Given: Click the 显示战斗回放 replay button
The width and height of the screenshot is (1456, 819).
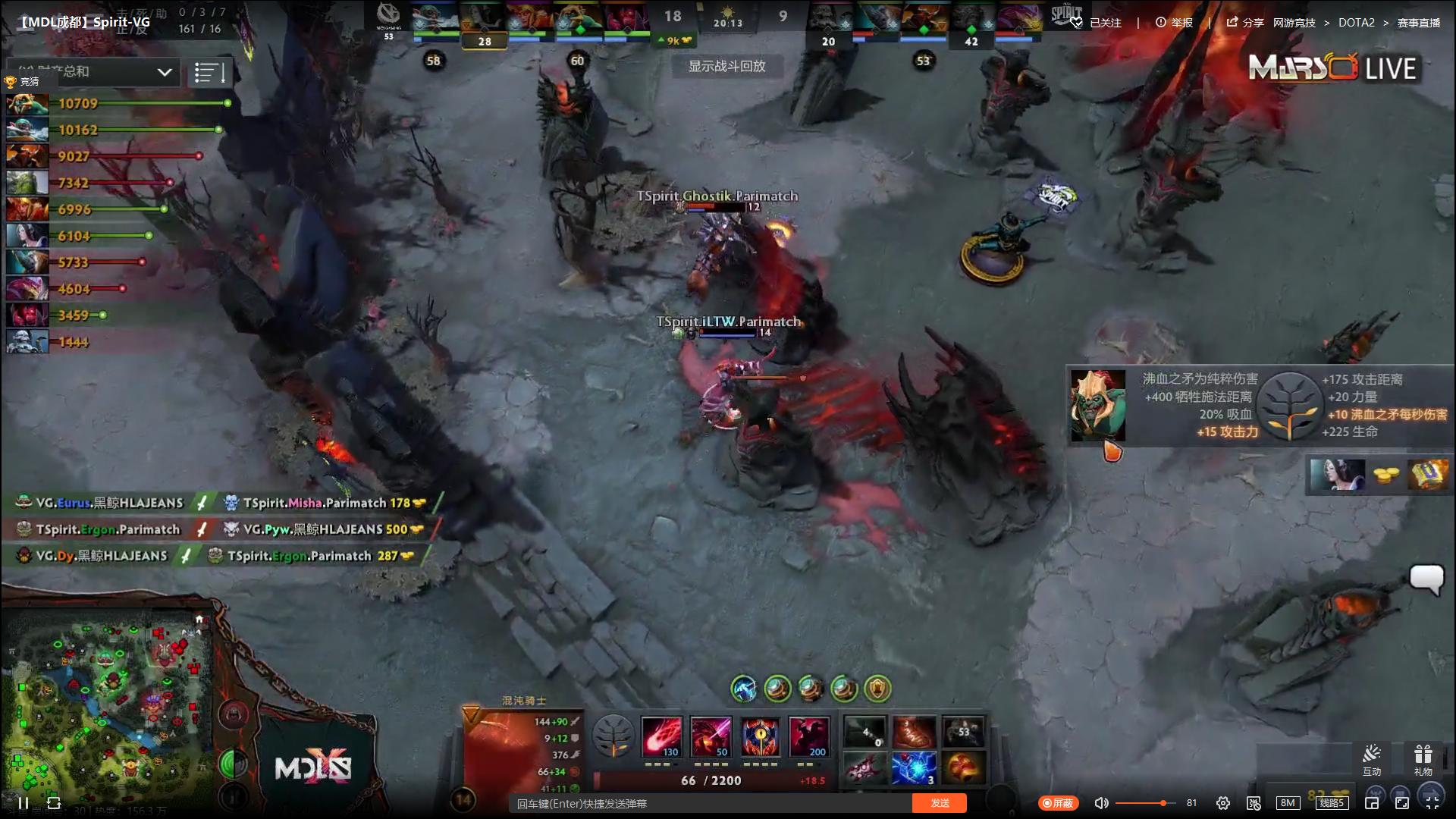Looking at the screenshot, I should click(x=726, y=67).
